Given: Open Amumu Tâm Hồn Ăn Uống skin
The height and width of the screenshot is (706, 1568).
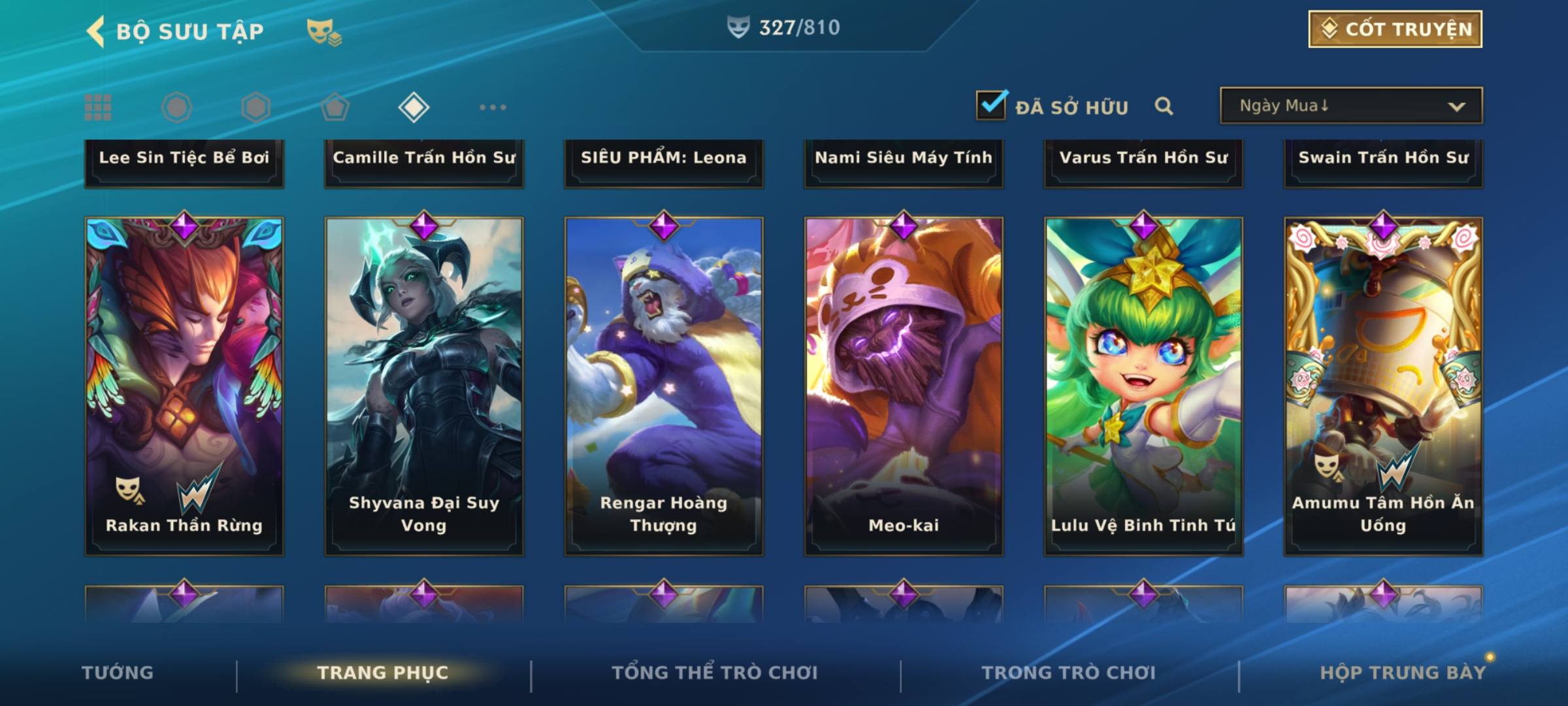Looking at the screenshot, I should point(1383,386).
